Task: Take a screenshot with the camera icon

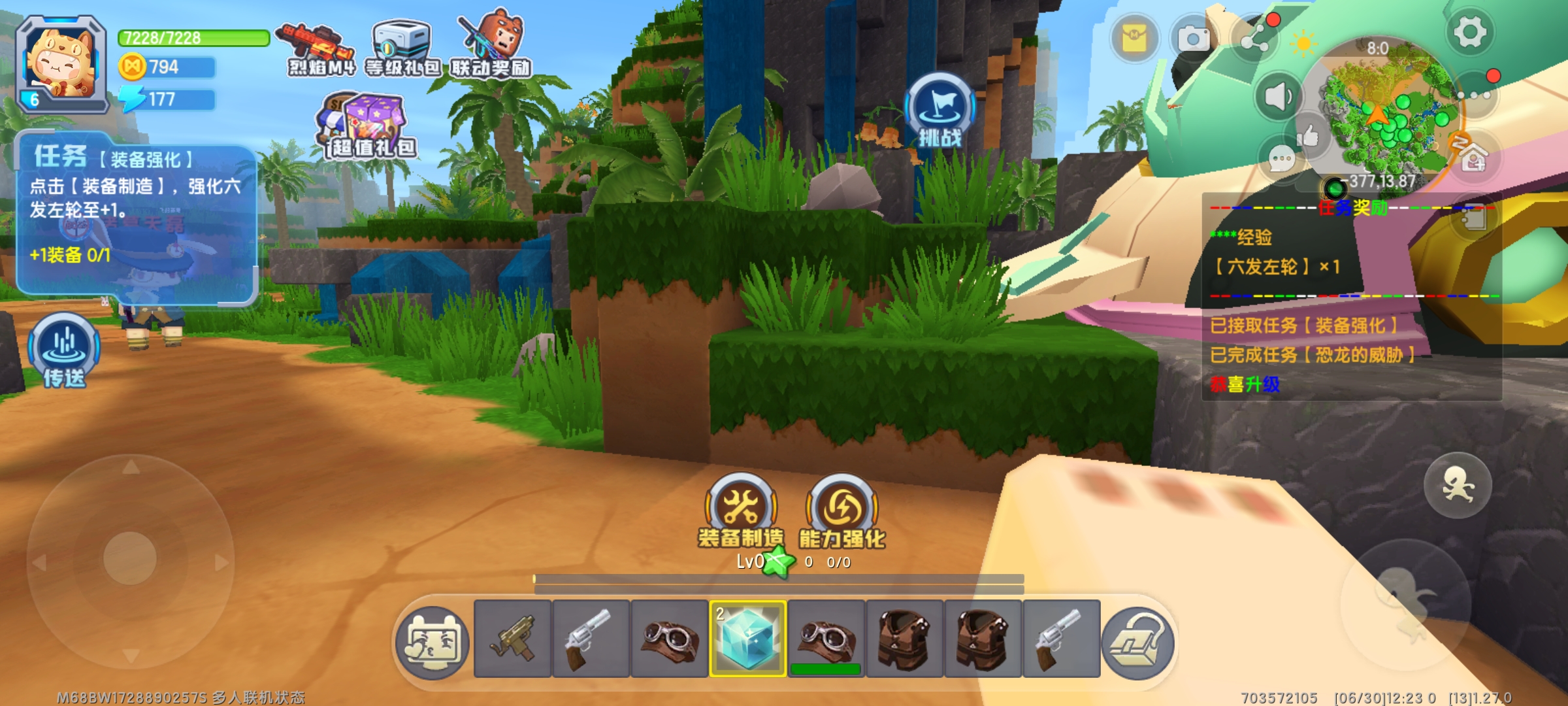Action: tap(1194, 39)
